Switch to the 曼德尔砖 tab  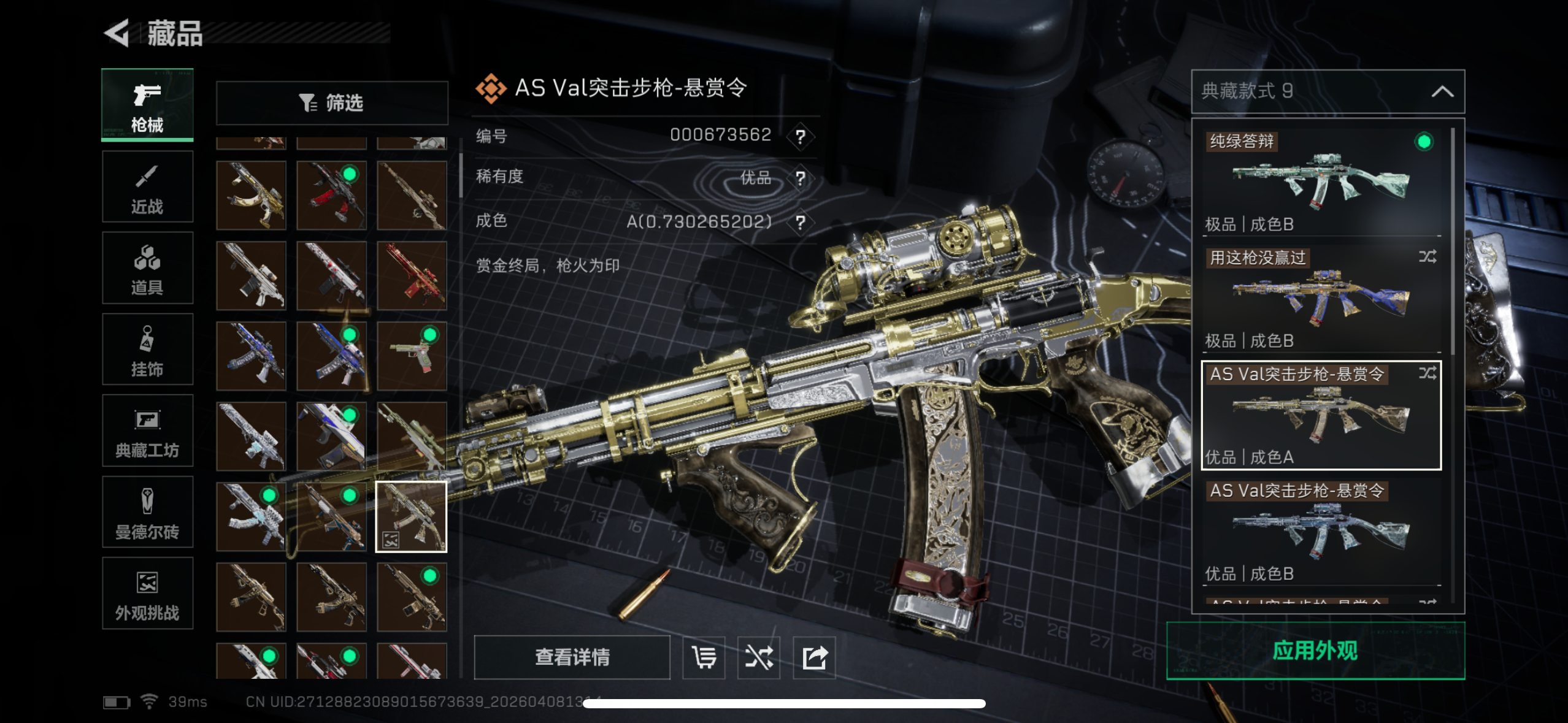(147, 512)
